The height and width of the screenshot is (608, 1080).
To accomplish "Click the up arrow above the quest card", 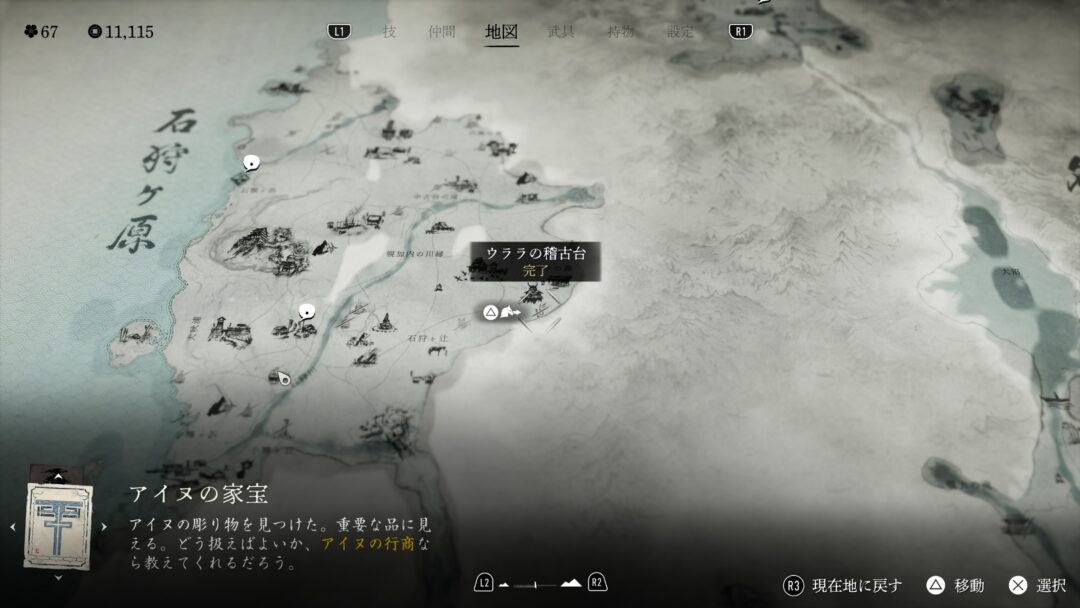I will click(58, 477).
